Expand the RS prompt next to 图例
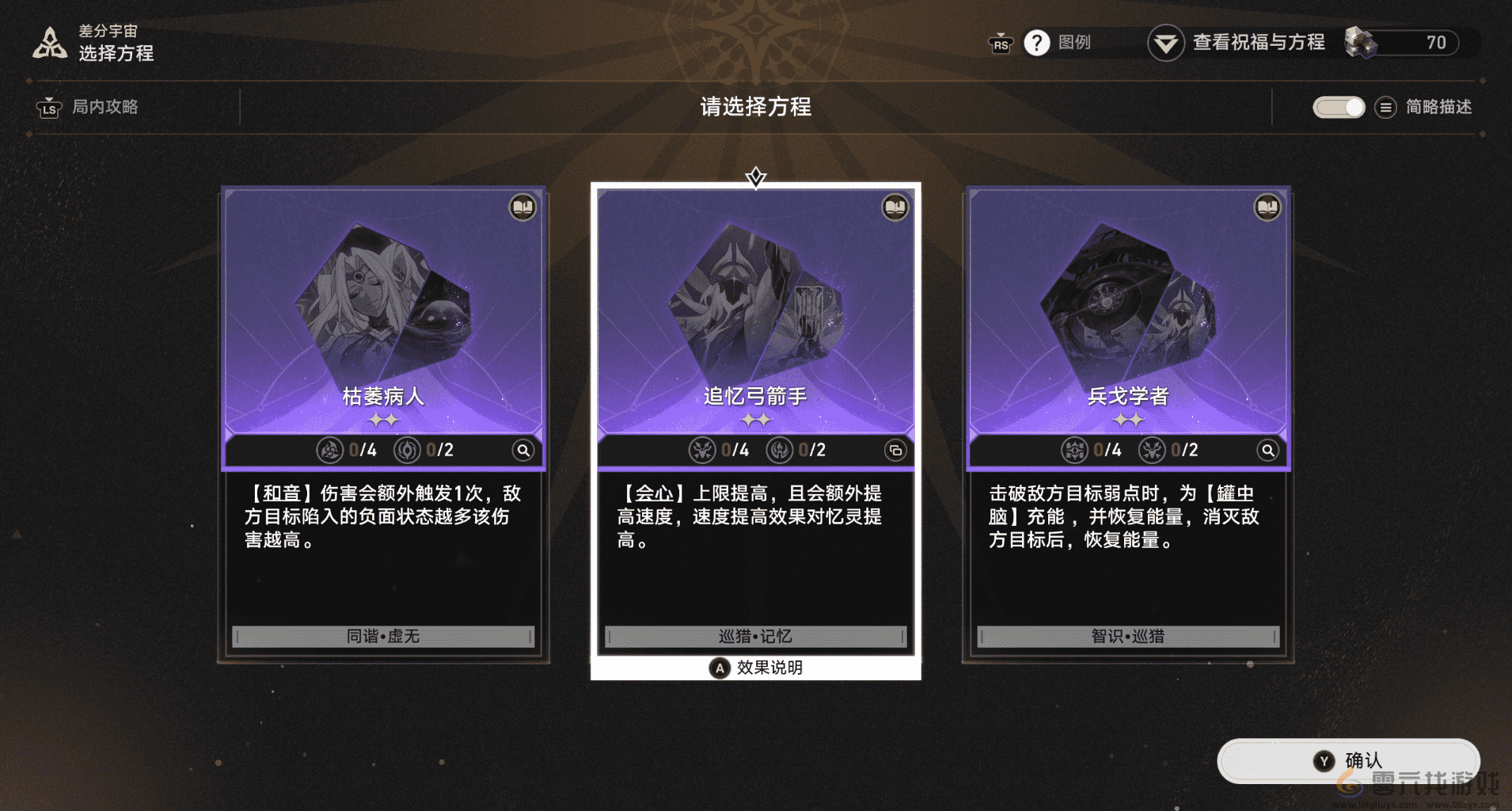This screenshot has height=811, width=1512. click(1000, 45)
